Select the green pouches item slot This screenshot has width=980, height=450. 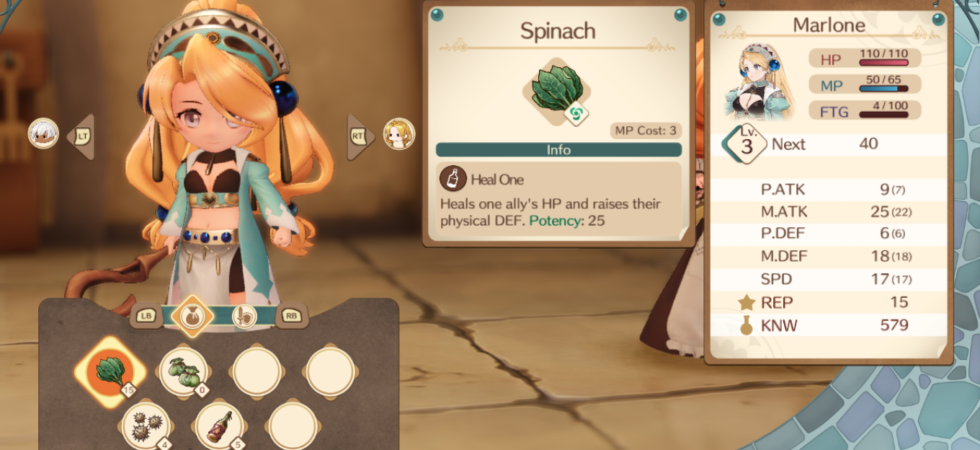pyautogui.click(x=183, y=372)
